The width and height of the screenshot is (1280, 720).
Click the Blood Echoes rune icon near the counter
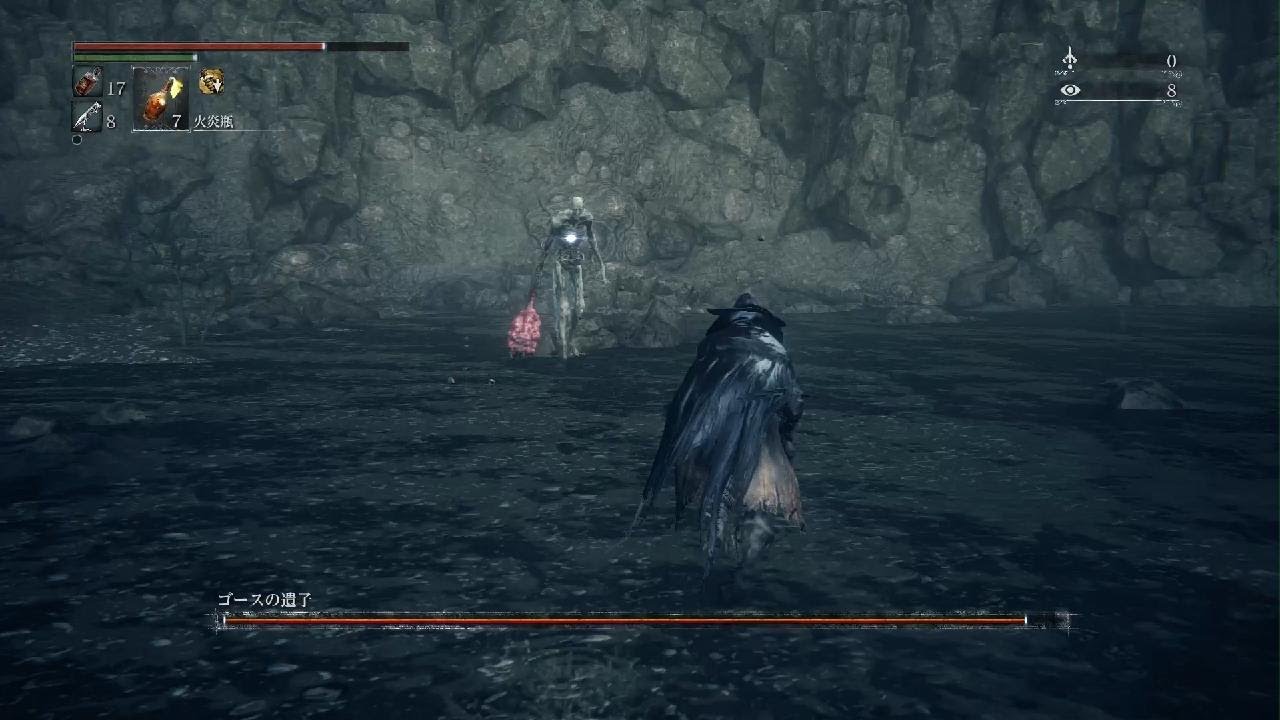[x=1072, y=57]
